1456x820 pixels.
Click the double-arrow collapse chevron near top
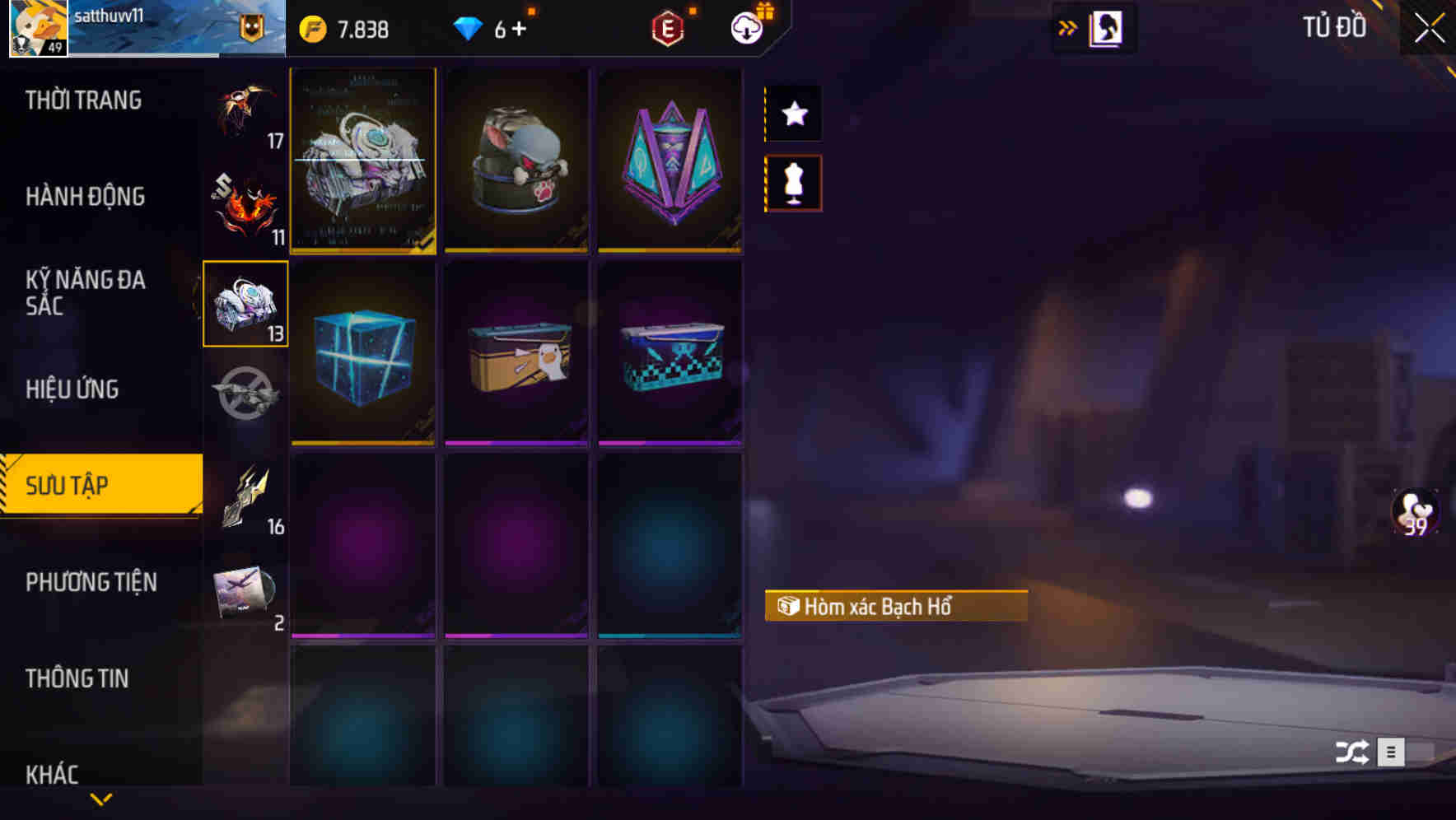click(1068, 27)
